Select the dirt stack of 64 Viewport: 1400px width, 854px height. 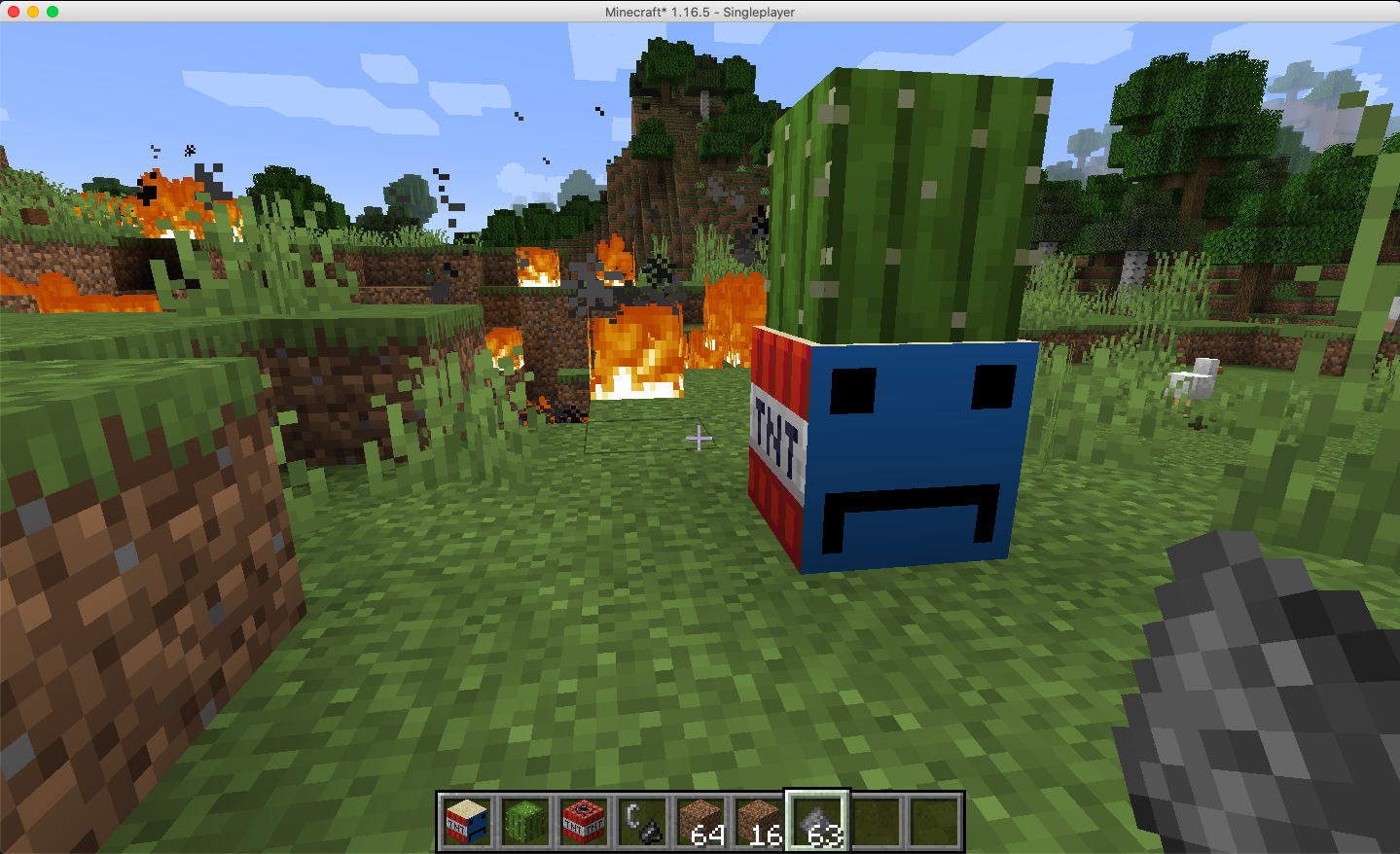pos(700,822)
